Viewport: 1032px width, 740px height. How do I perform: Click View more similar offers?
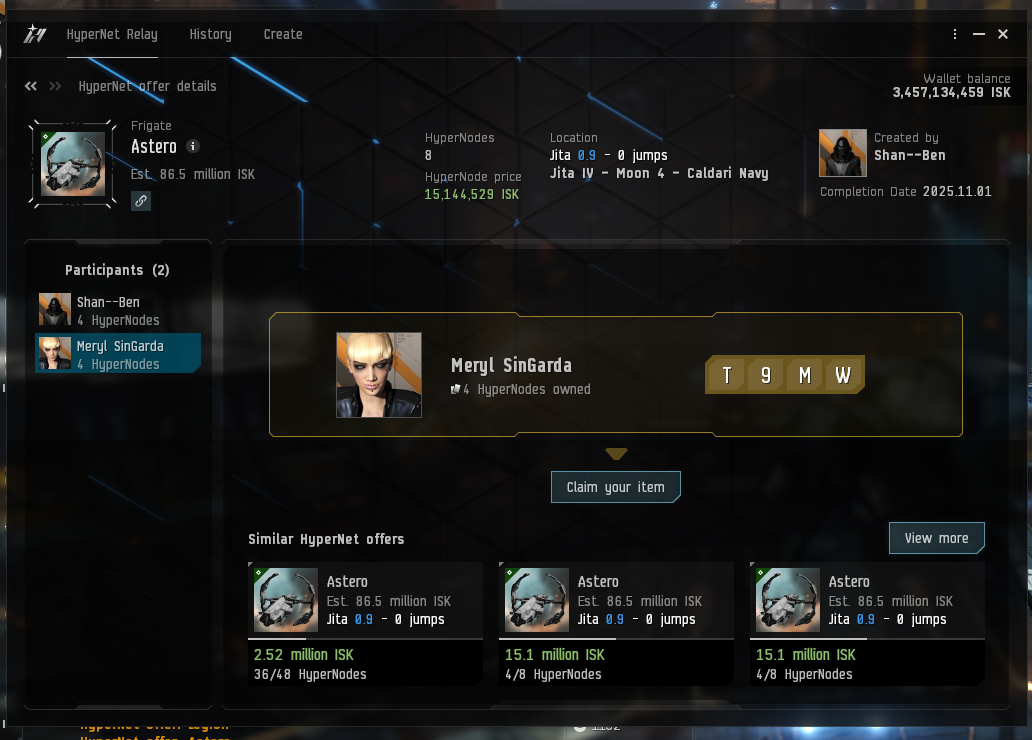coord(936,538)
